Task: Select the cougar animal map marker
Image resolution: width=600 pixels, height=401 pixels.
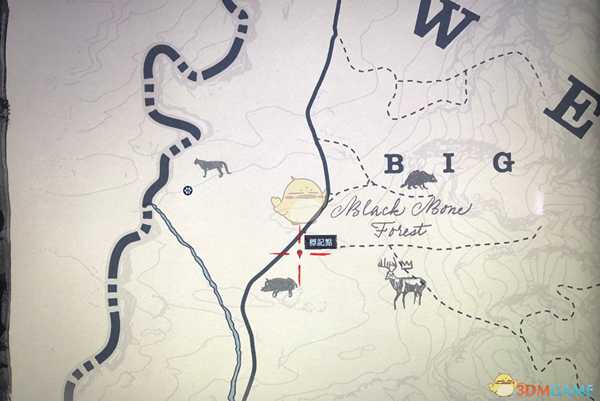Action: [212, 168]
